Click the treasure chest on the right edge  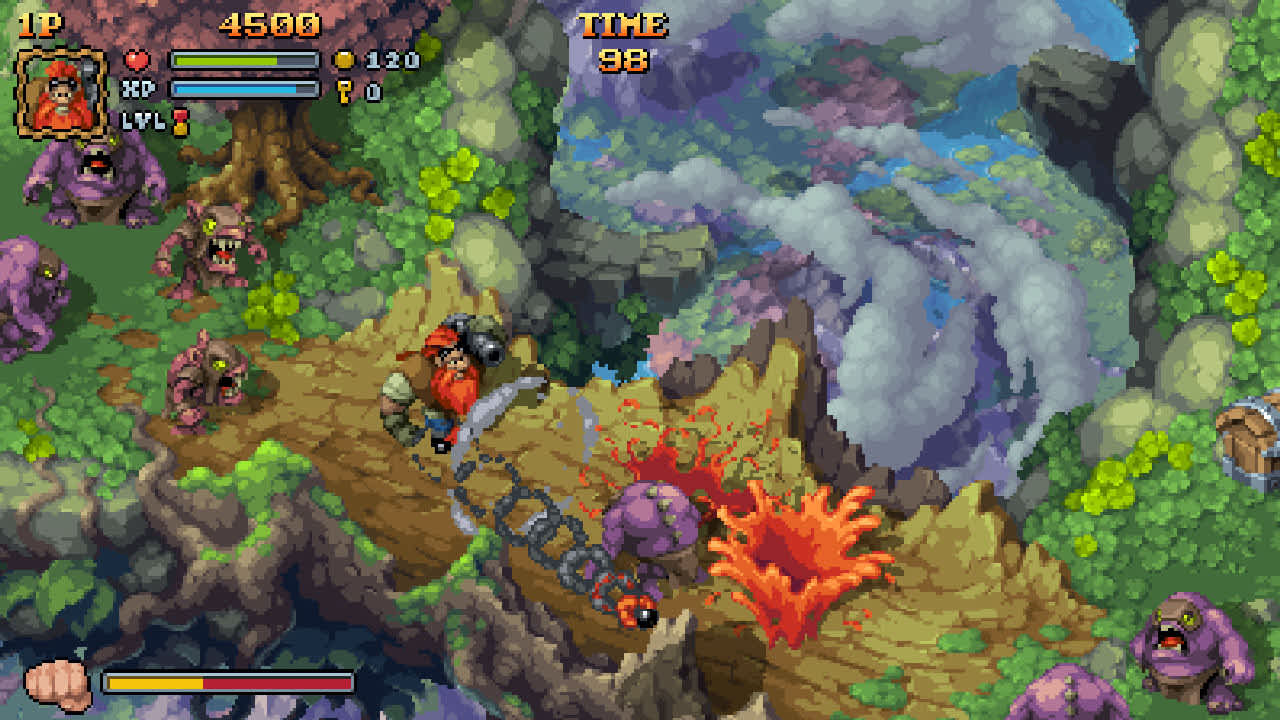[x=1248, y=437]
